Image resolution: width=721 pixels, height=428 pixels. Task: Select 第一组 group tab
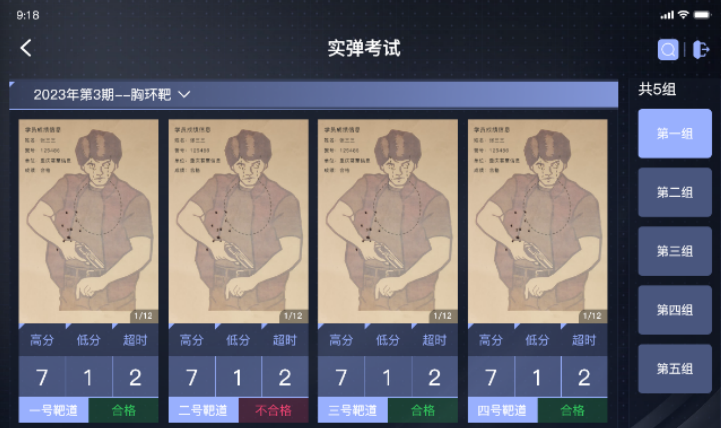[x=675, y=134]
